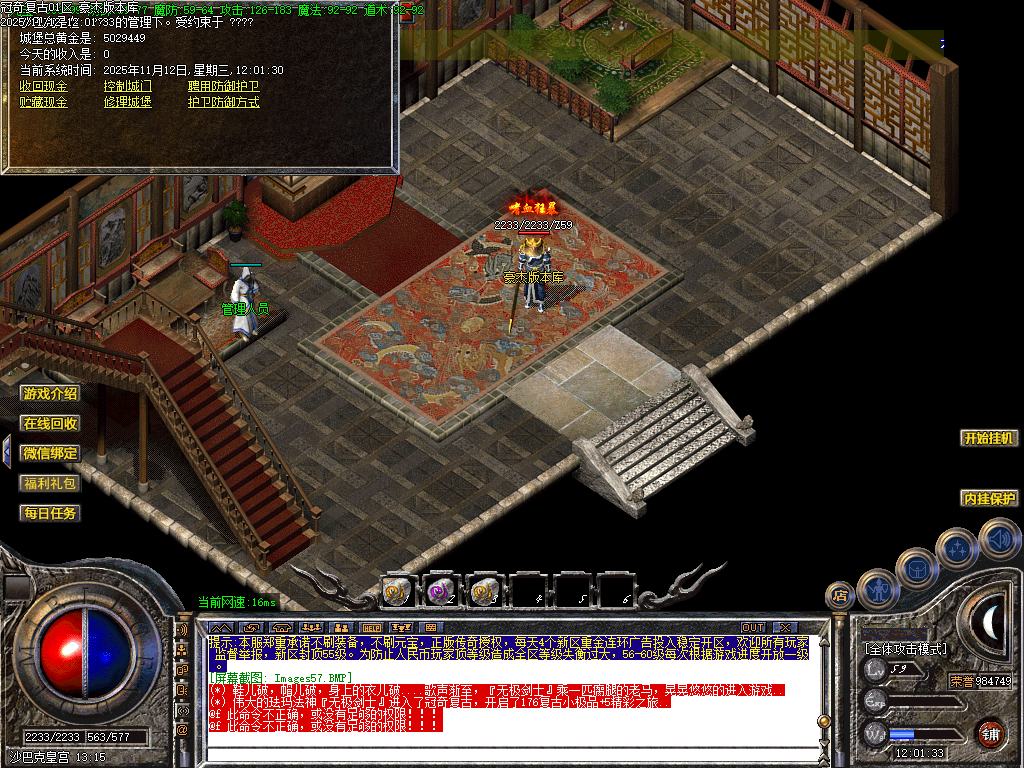Click the red 铺 stall button
1024x768 pixels.
coord(990,733)
